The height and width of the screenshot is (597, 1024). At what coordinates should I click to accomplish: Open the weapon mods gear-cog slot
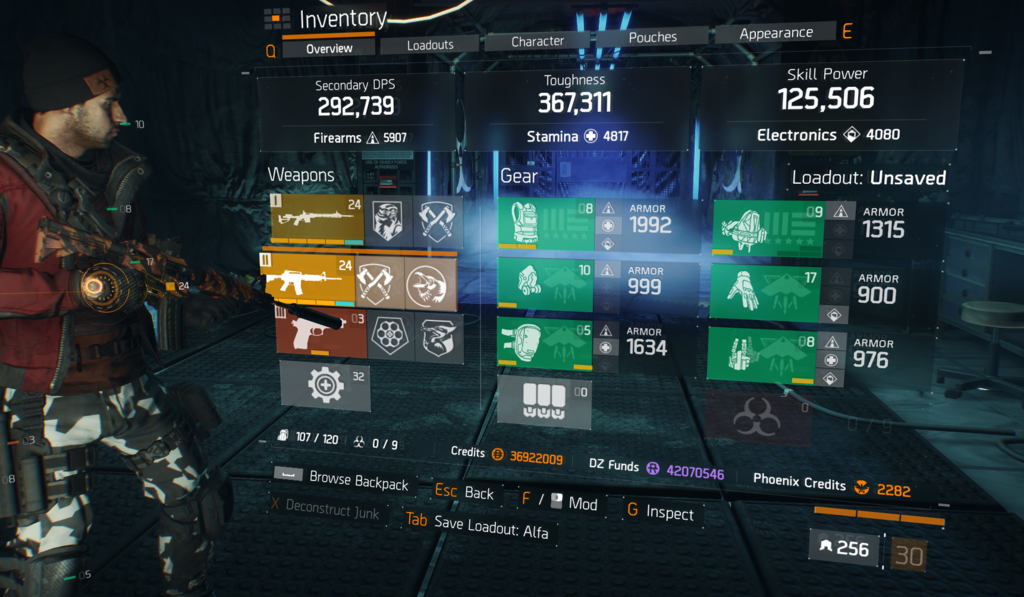[x=325, y=385]
